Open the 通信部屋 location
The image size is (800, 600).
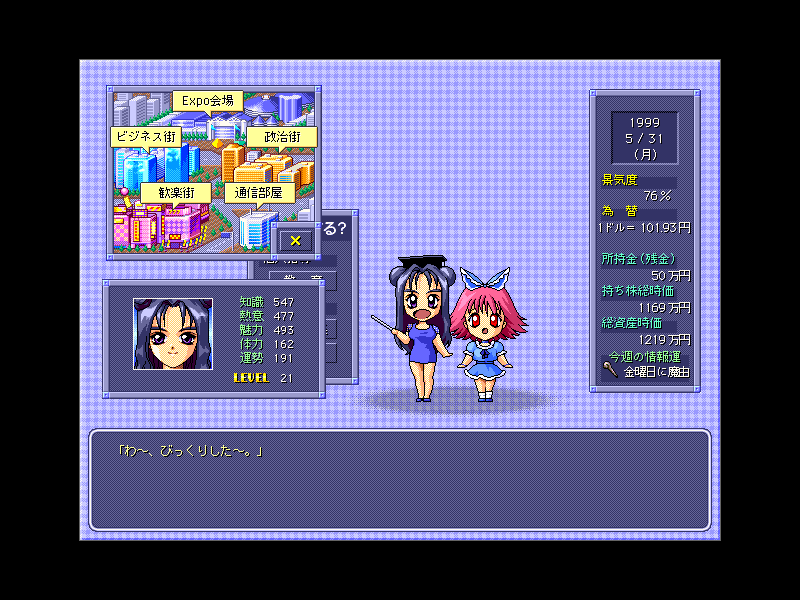(x=259, y=192)
